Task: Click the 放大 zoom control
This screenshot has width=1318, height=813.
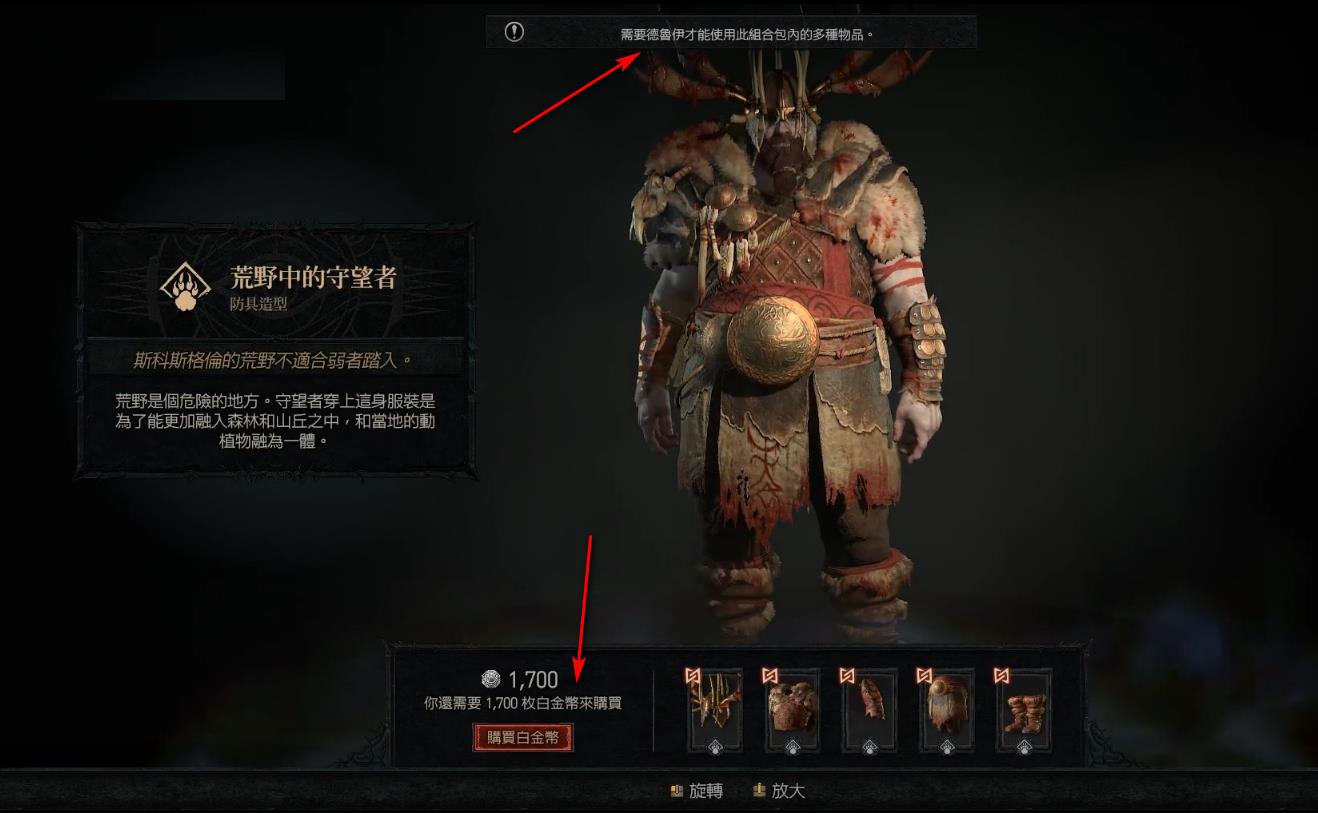Action: click(789, 790)
